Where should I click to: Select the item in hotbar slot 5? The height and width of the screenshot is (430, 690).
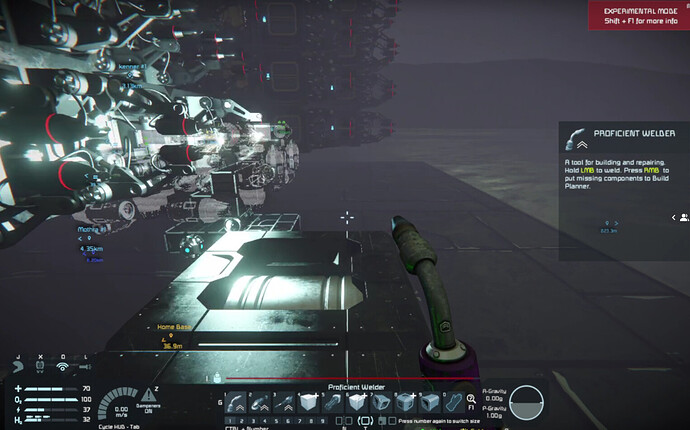point(333,402)
